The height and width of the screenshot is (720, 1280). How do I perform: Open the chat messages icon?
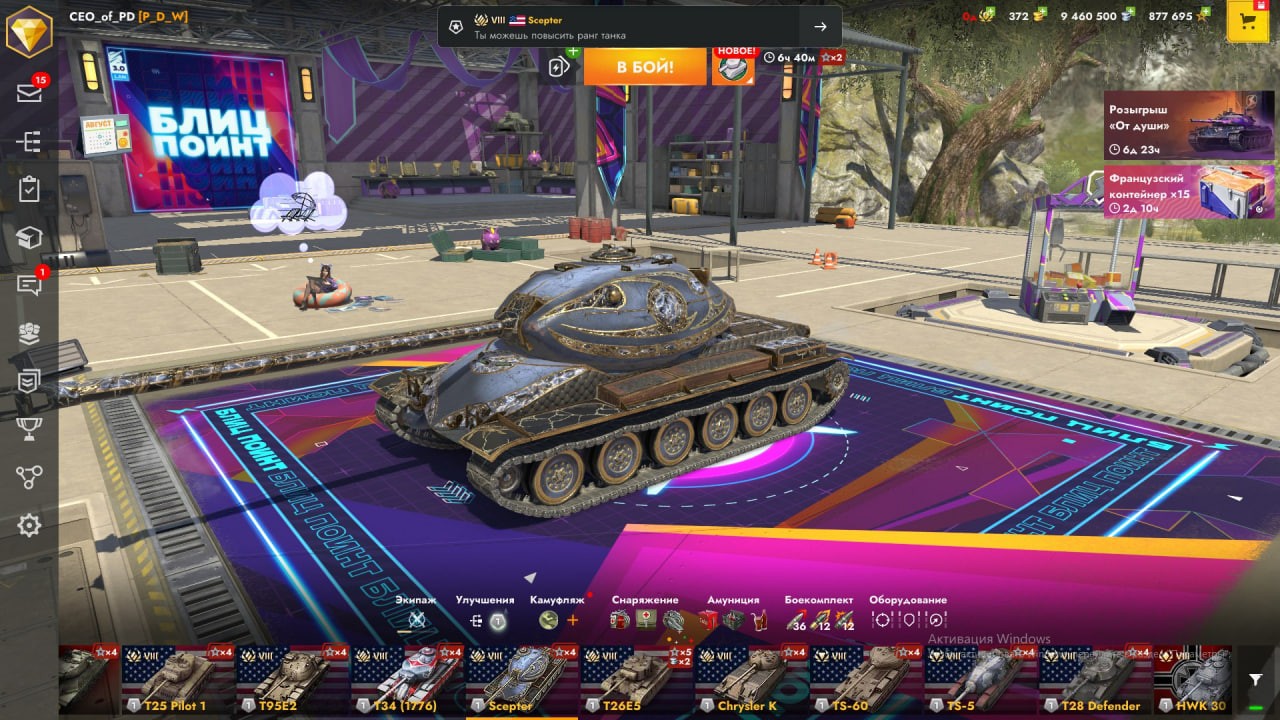pyautogui.click(x=29, y=286)
